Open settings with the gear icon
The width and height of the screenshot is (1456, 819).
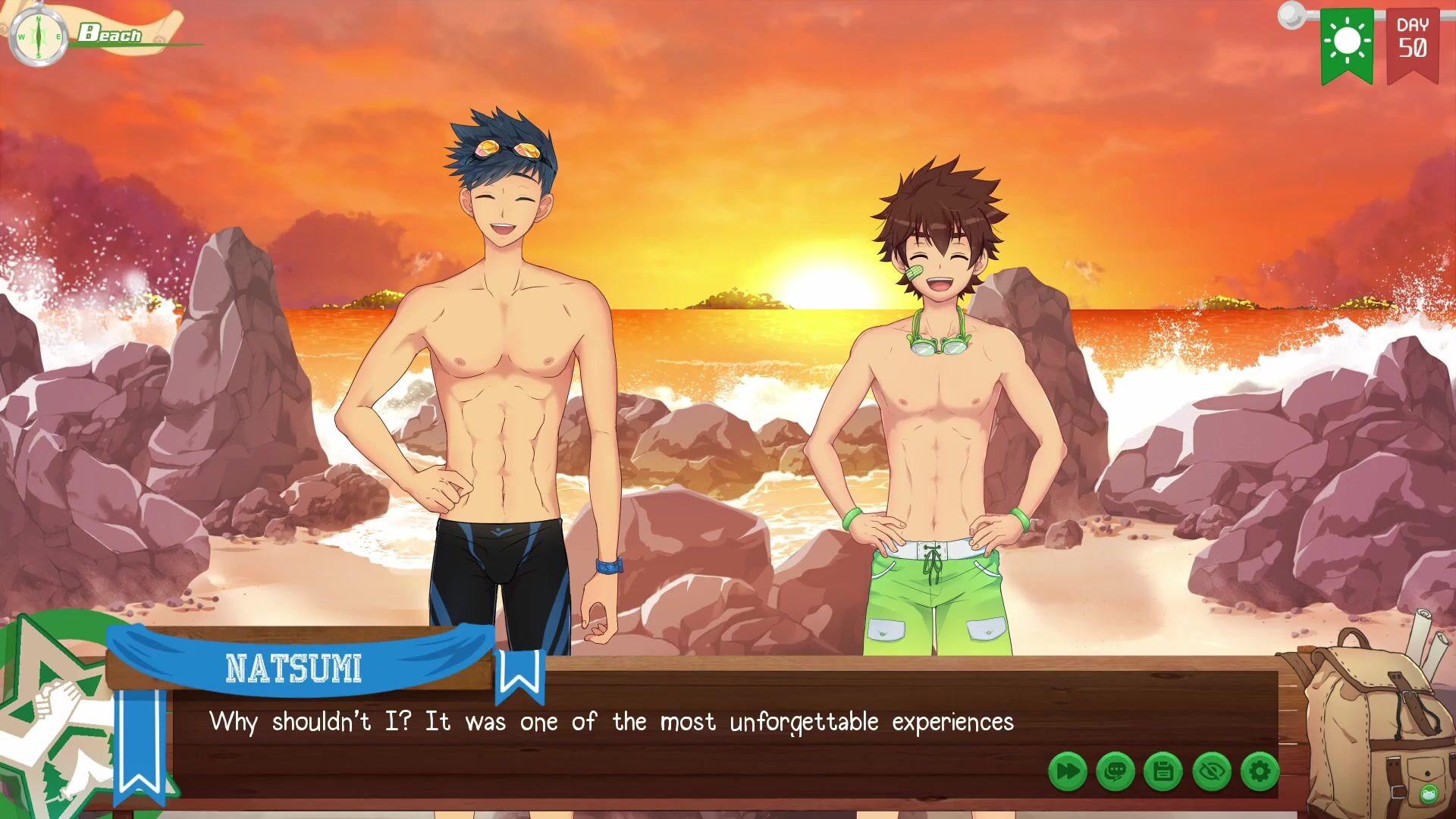pyautogui.click(x=1260, y=772)
